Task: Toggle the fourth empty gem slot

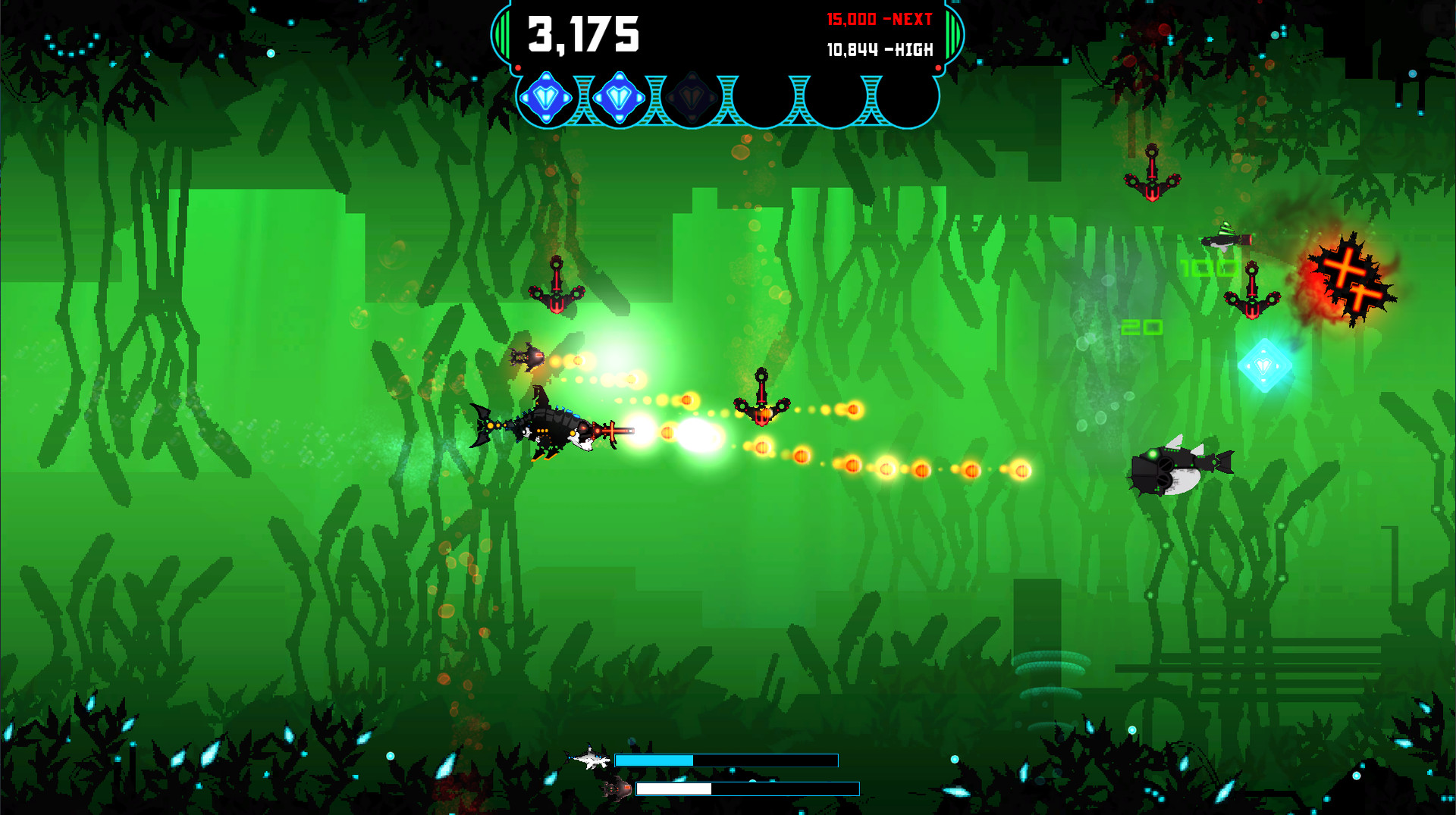Action: 762,97
